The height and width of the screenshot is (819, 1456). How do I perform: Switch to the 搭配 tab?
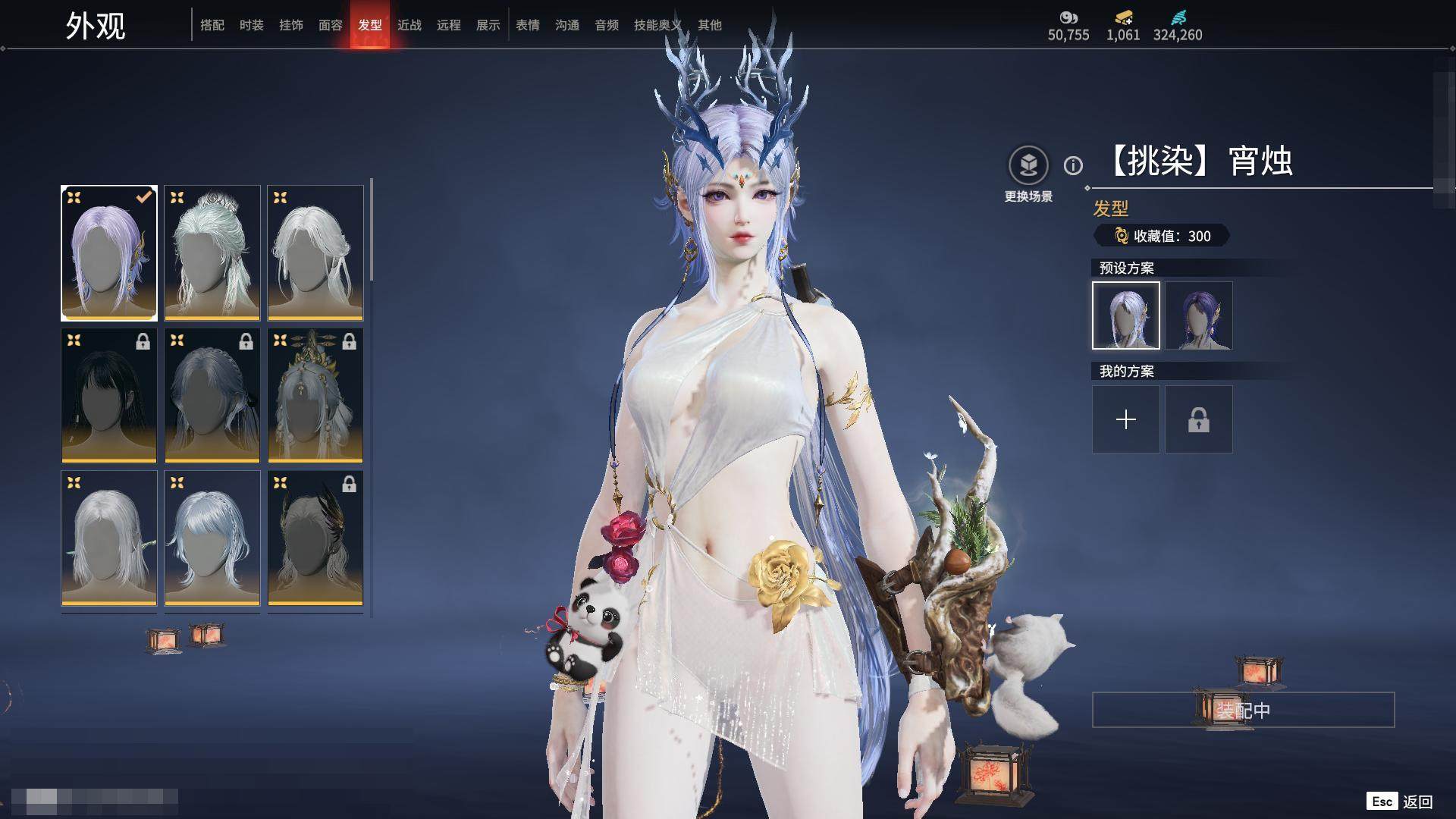pos(212,25)
